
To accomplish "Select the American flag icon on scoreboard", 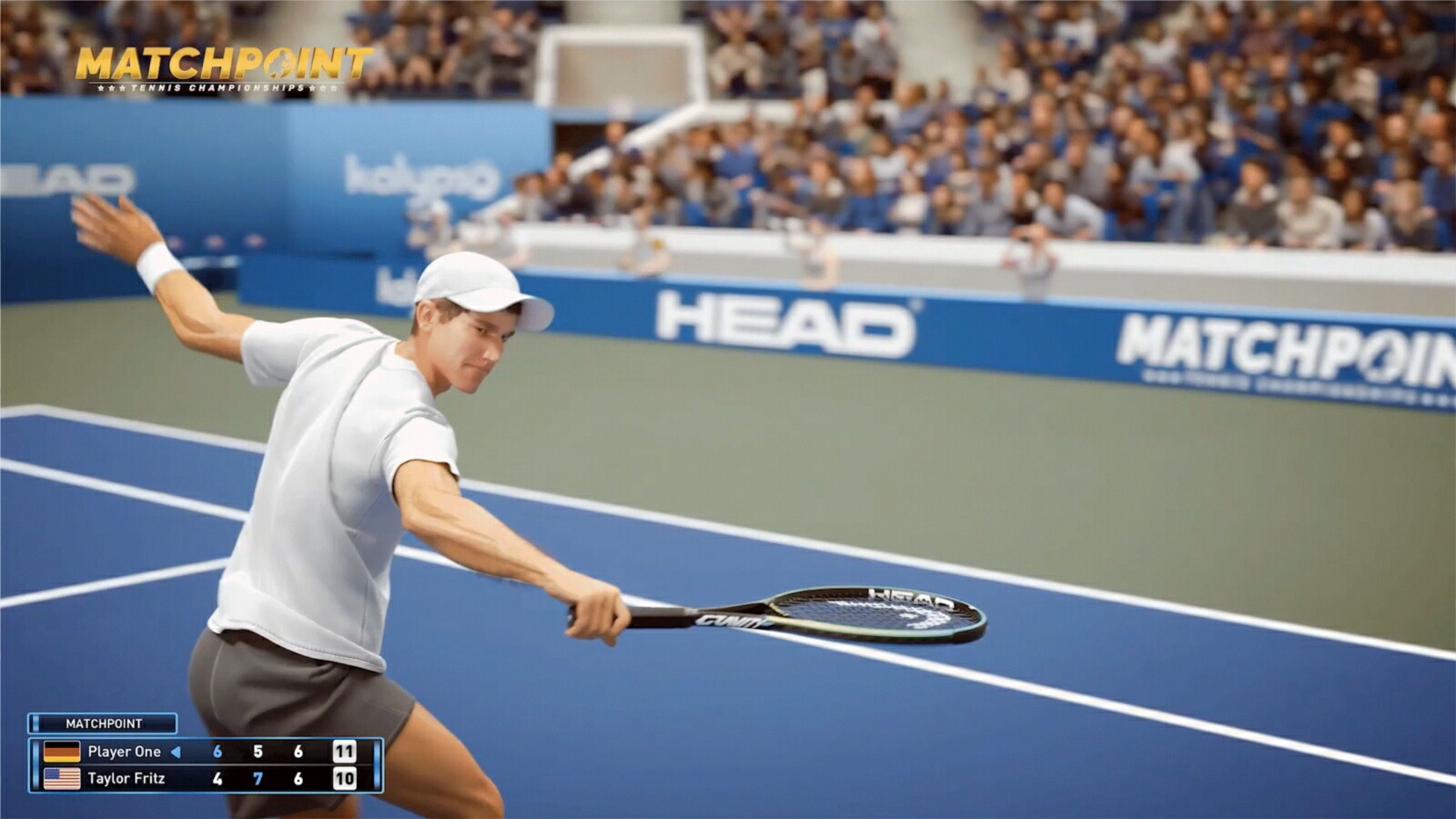I will click(61, 779).
